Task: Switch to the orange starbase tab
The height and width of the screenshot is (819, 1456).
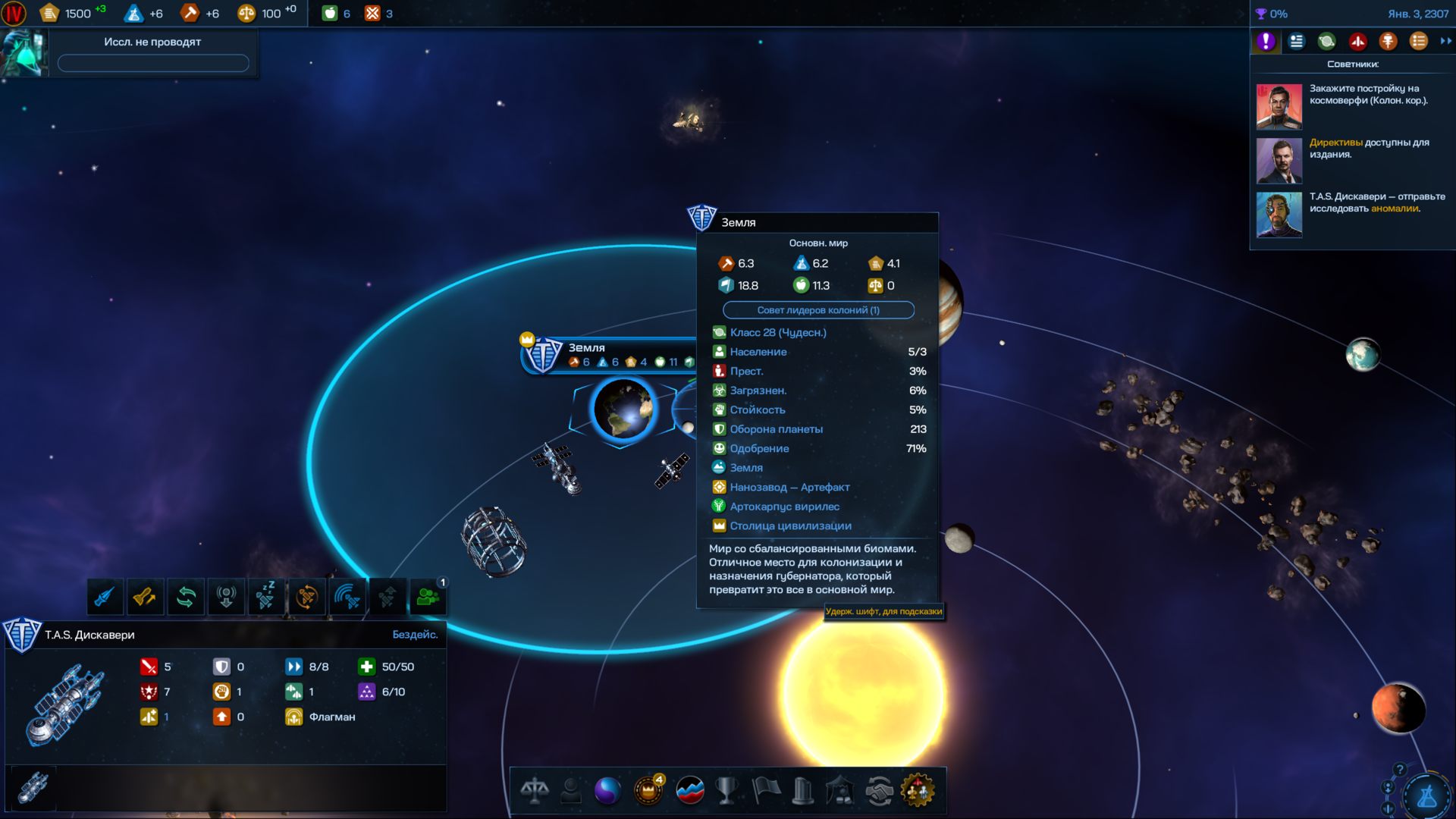Action: point(1388,41)
